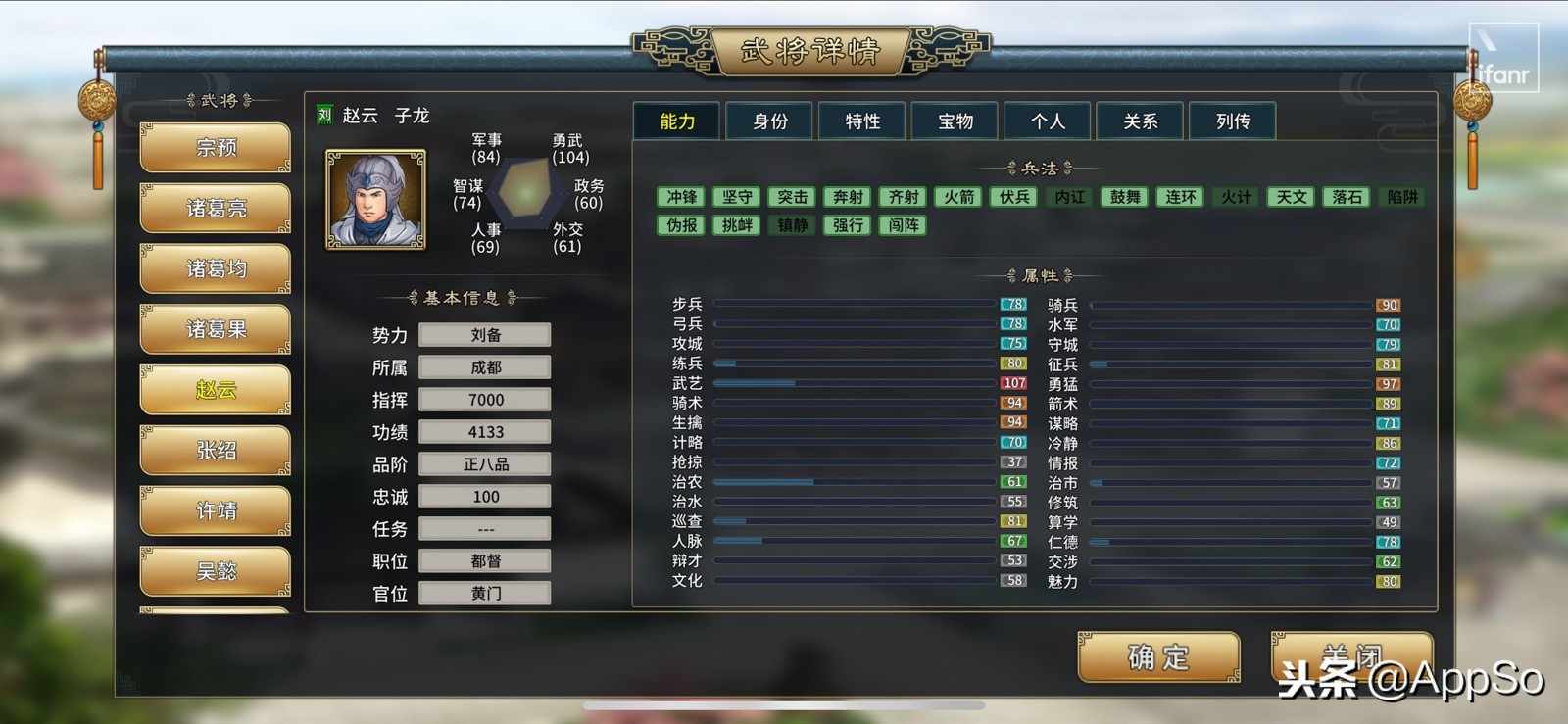Select the 突击 tactic badge
Screen dimensions: 1568x724
point(792,197)
